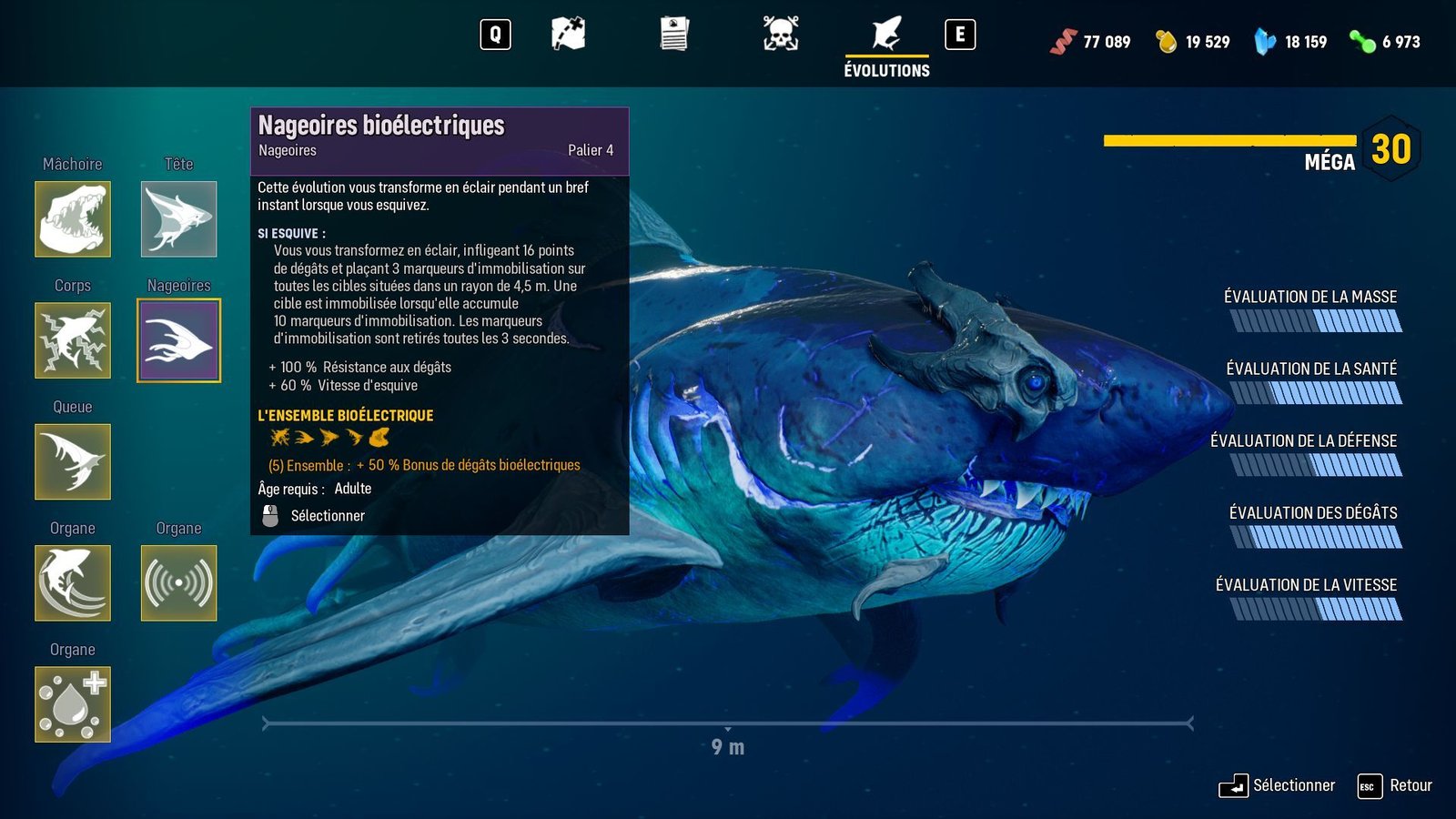Open the droplets-with-plus organ slot

(x=73, y=704)
